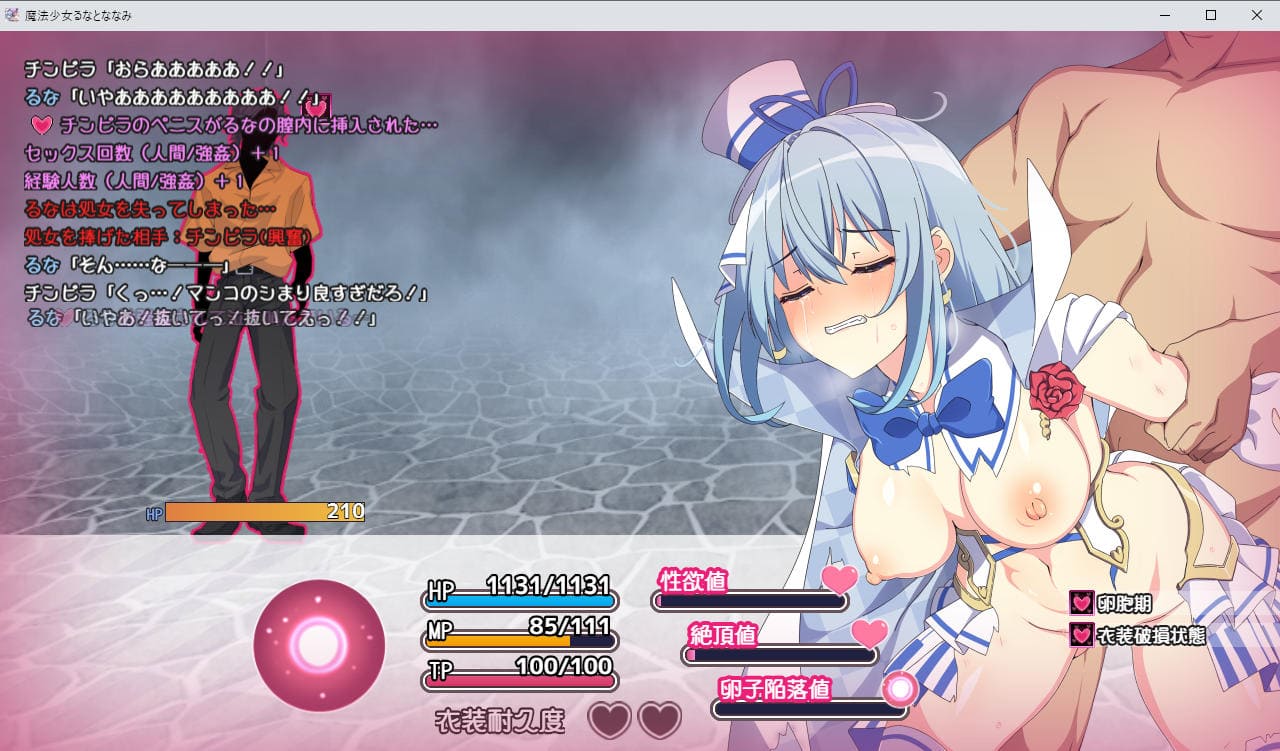Select the 衣装破損状態 status icon
Image resolution: width=1280 pixels, height=751 pixels.
[1081, 635]
